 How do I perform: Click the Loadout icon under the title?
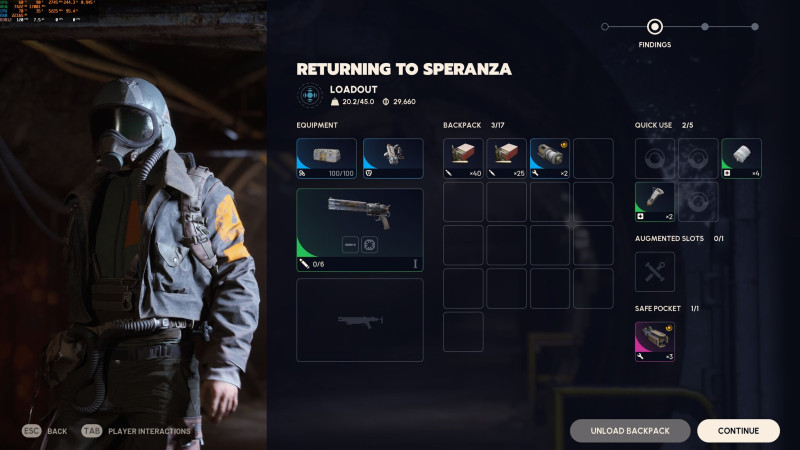tap(310, 95)
